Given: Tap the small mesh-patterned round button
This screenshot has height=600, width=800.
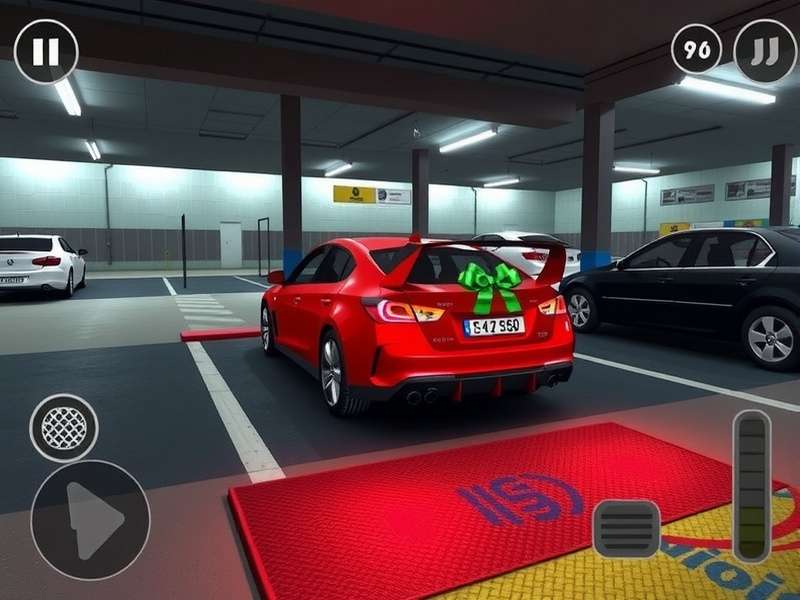Looking at the screenshot, I should coord(64,428).
